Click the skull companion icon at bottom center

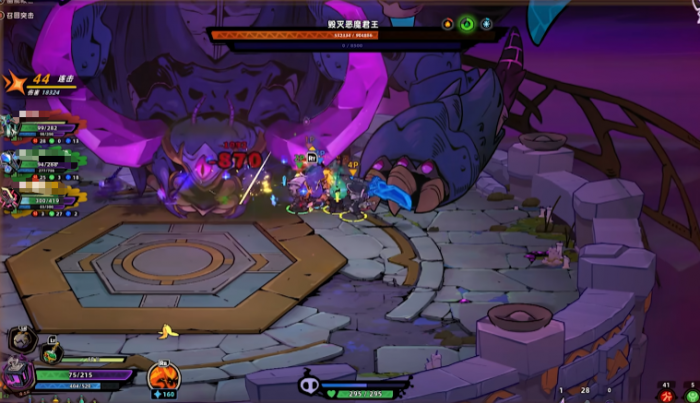point(309,384)
